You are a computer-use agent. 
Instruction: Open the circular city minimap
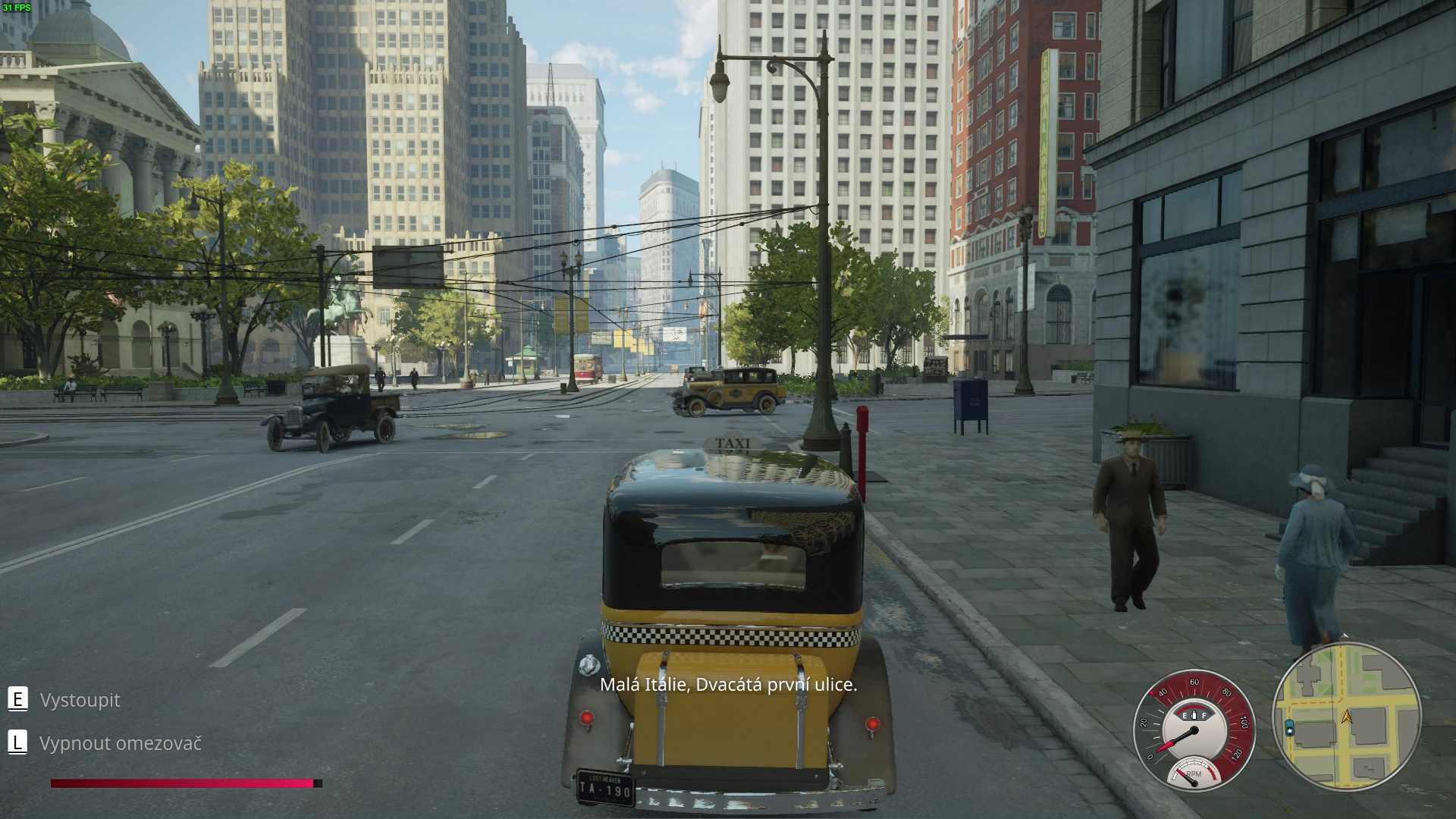(x=1346, y=717)
